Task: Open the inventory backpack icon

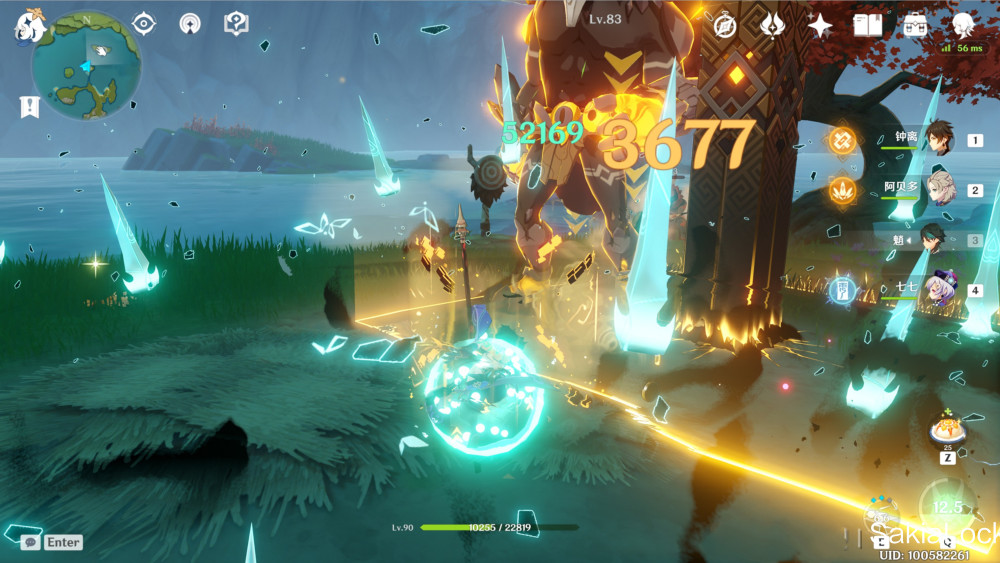Action: (915, 26)
